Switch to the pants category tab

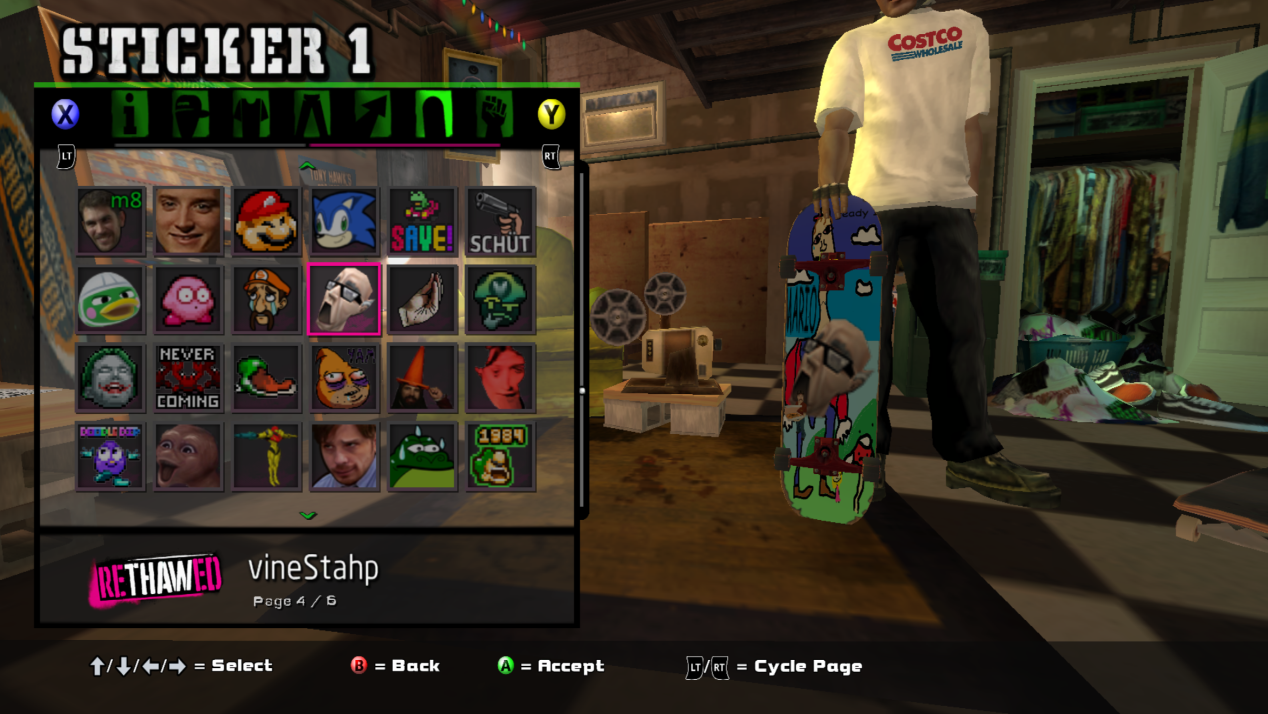click(x=312, y=114)
